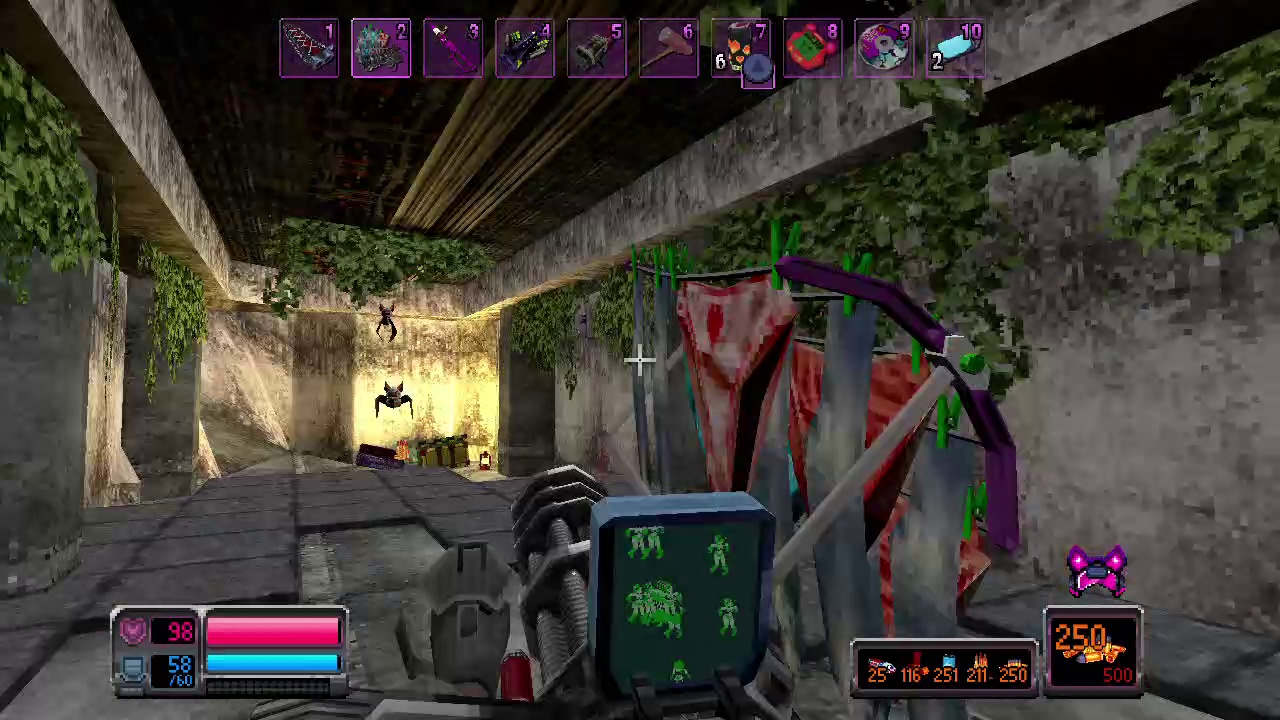Use the blue inhaler item in slot 10
The height and width of the screenshot is (720, 1280).
pyautogui.click(x=957, y=47)
